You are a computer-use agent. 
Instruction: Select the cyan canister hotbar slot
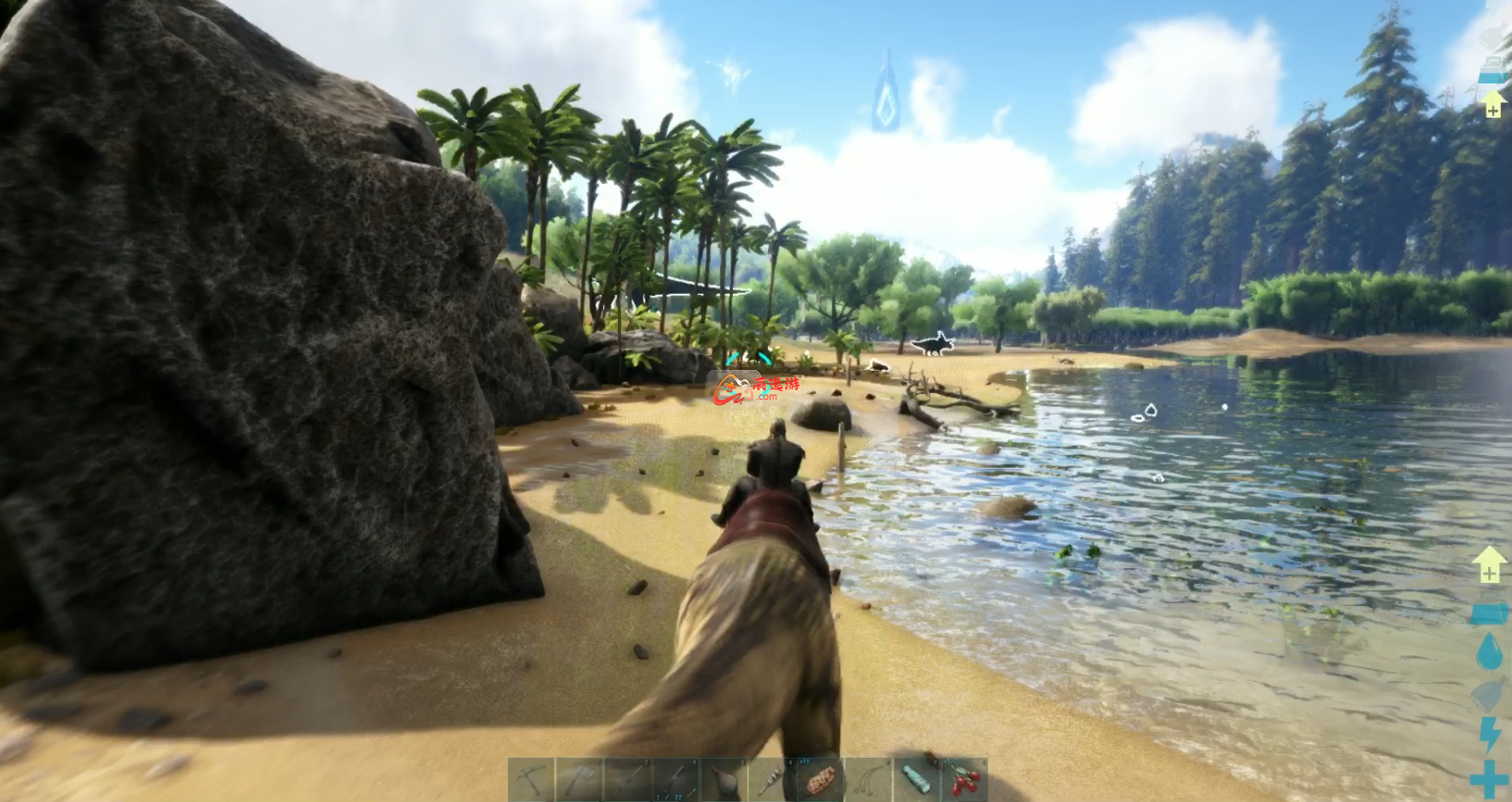pos(915,780)
